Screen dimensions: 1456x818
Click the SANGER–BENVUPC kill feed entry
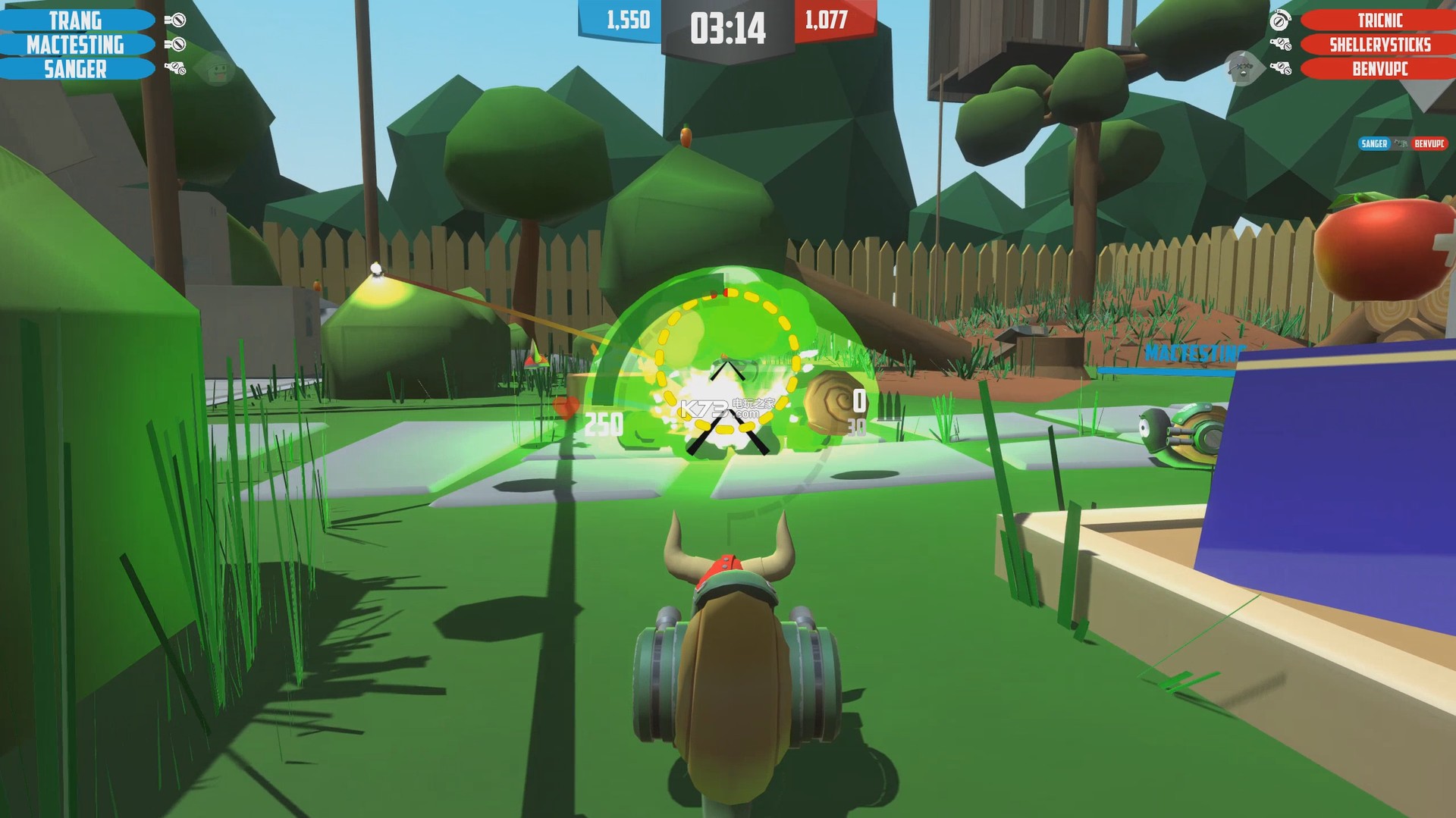1402,143
